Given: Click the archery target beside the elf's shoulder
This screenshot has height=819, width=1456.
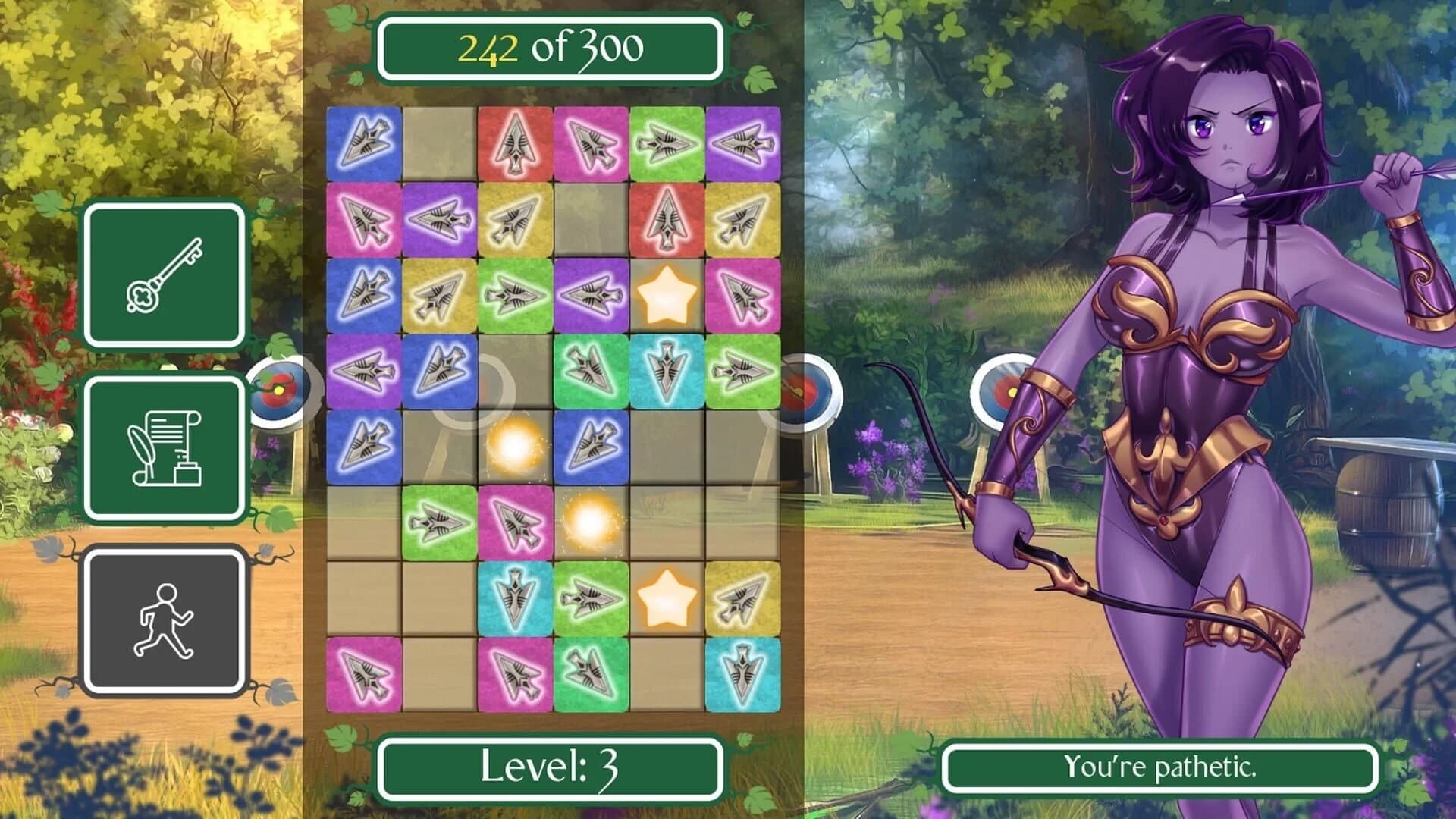Looking at the screenshot, I should click(x=1003, y=388).
